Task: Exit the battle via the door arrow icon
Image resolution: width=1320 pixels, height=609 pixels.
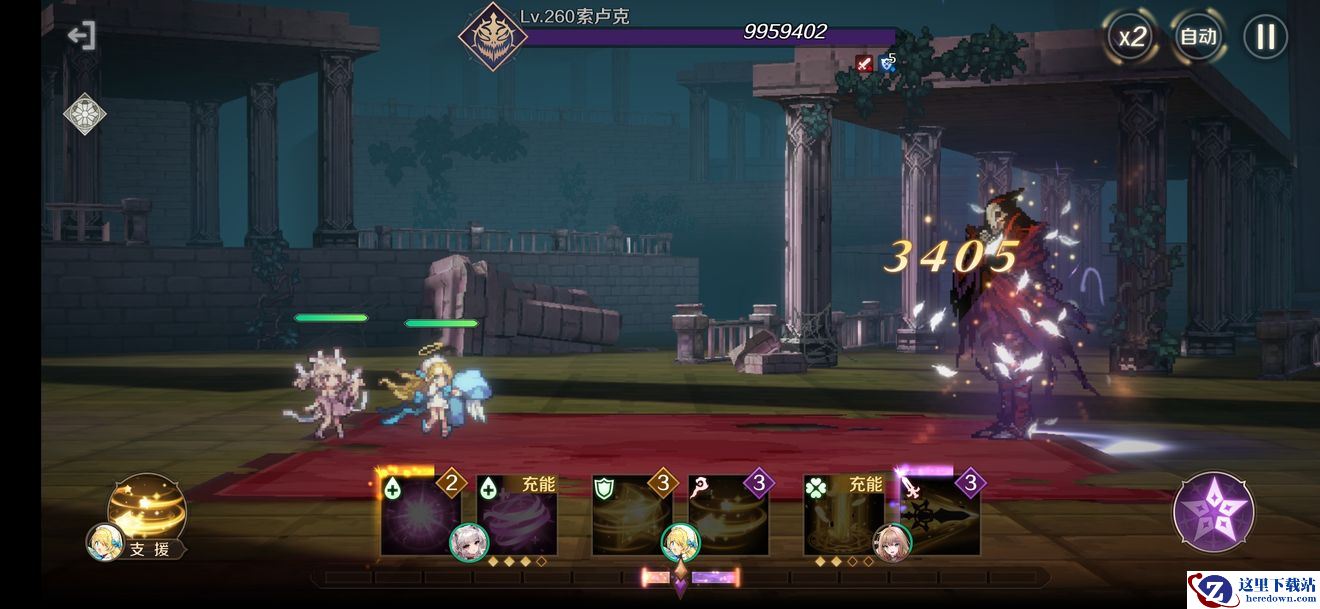Action: pyautogui.click(x=82, y=36)
